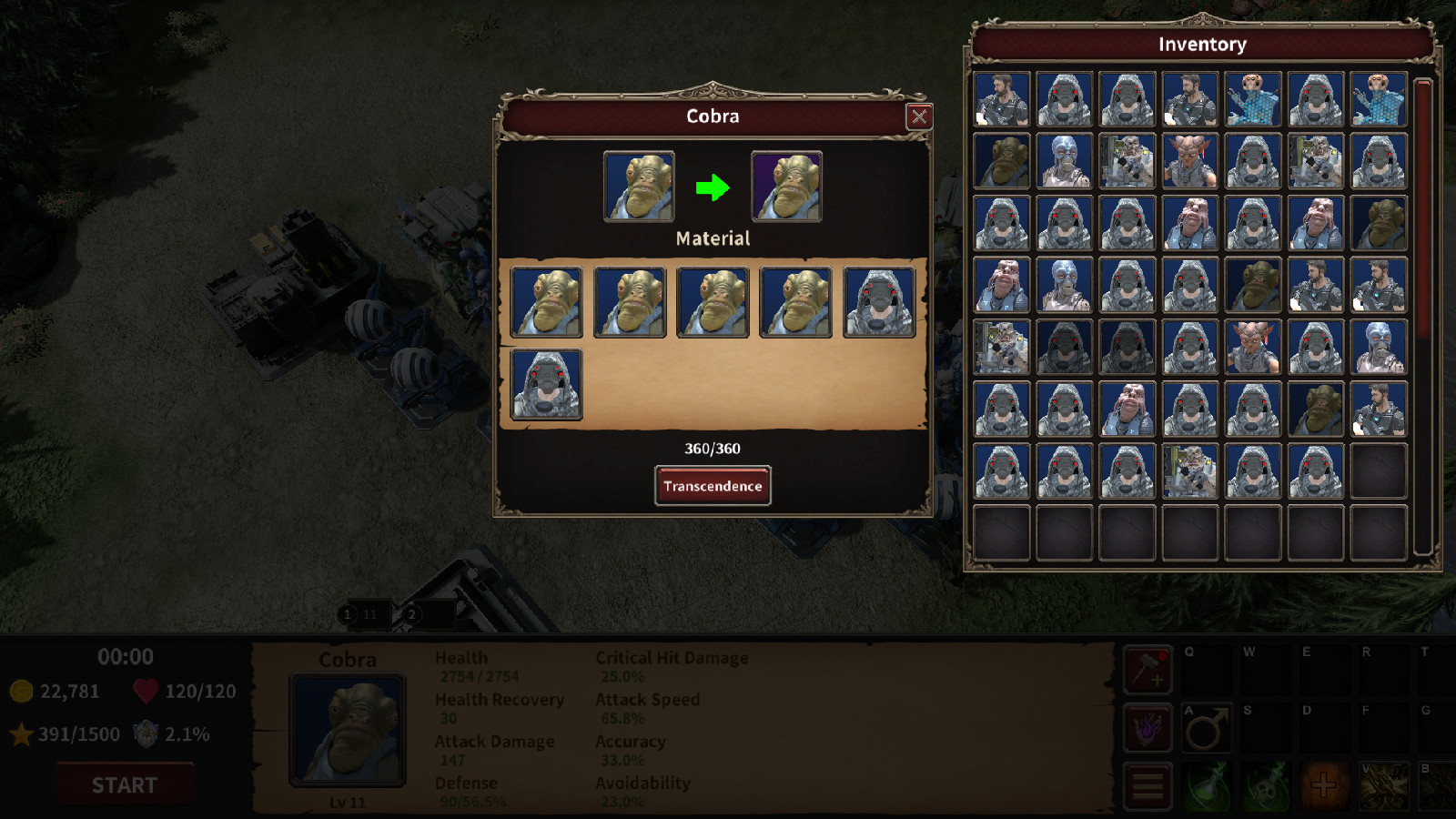The width and height of the screenshot is (1456, 819).
Task: Use the green healing potion icon
Action: coord(1207,784)
